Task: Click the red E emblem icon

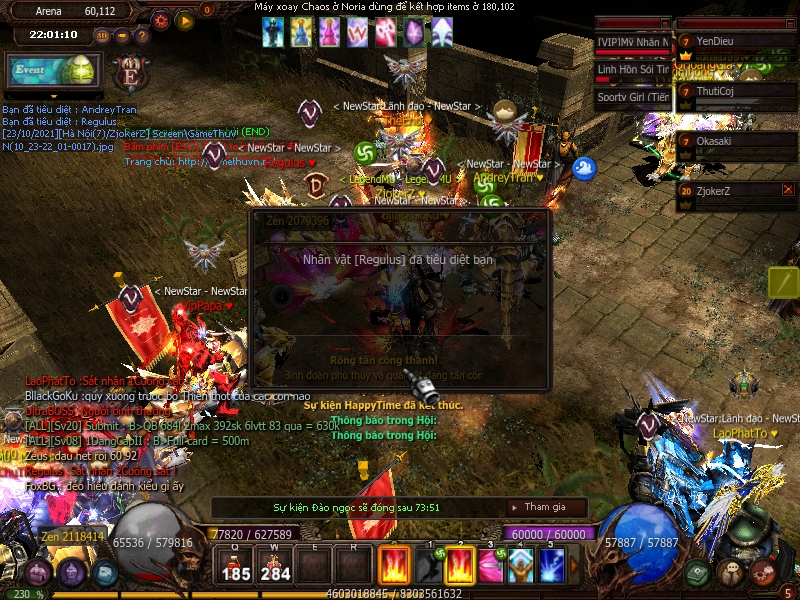Action: click(x=130, y=75)
